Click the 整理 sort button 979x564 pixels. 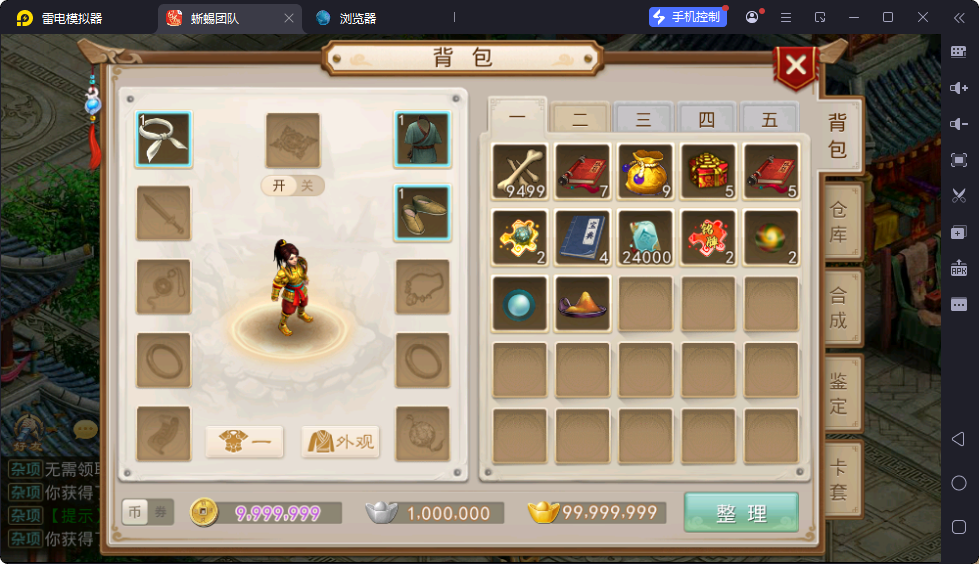coord(741,513)
